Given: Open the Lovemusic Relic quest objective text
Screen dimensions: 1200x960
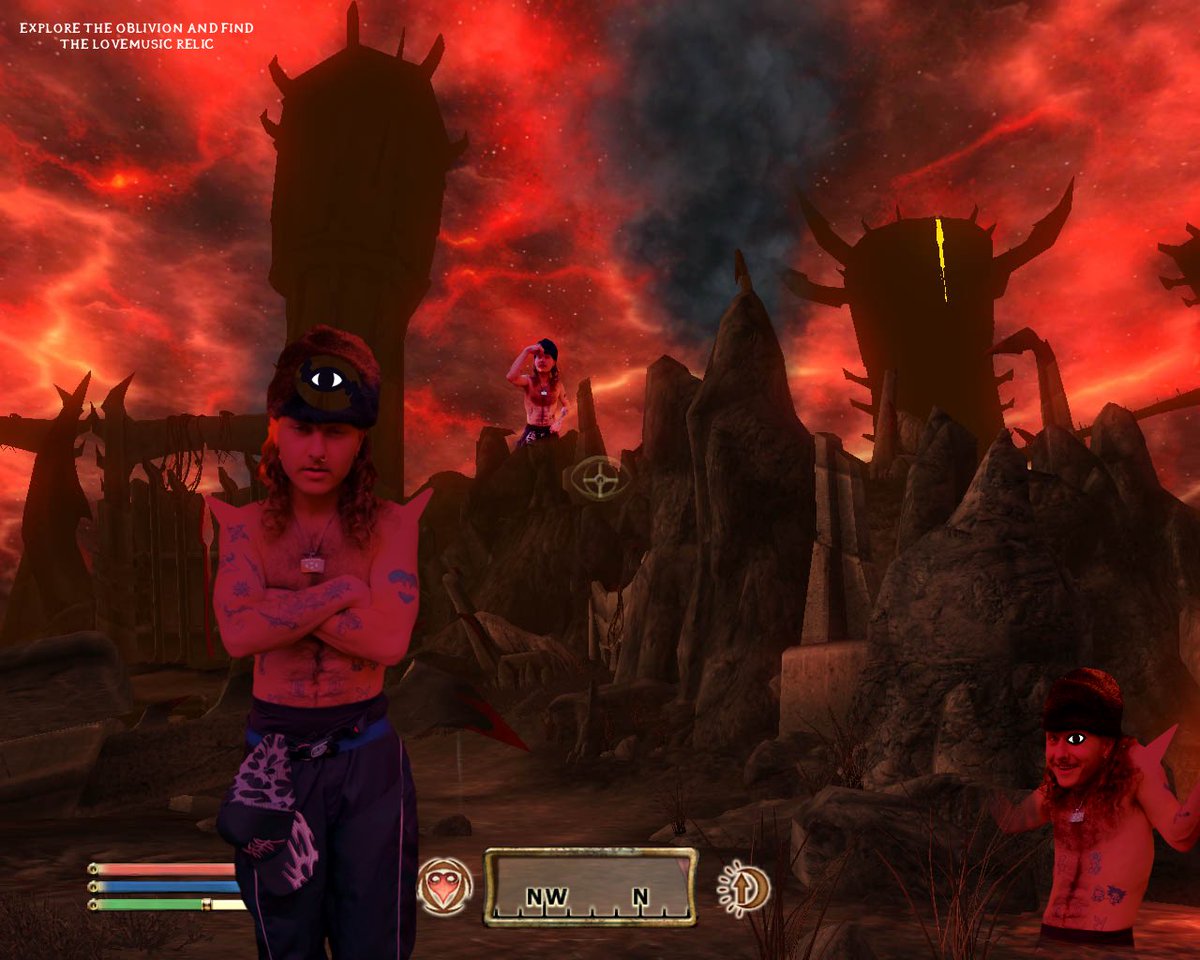Looking at the screenshot, I should click(136, 36).
